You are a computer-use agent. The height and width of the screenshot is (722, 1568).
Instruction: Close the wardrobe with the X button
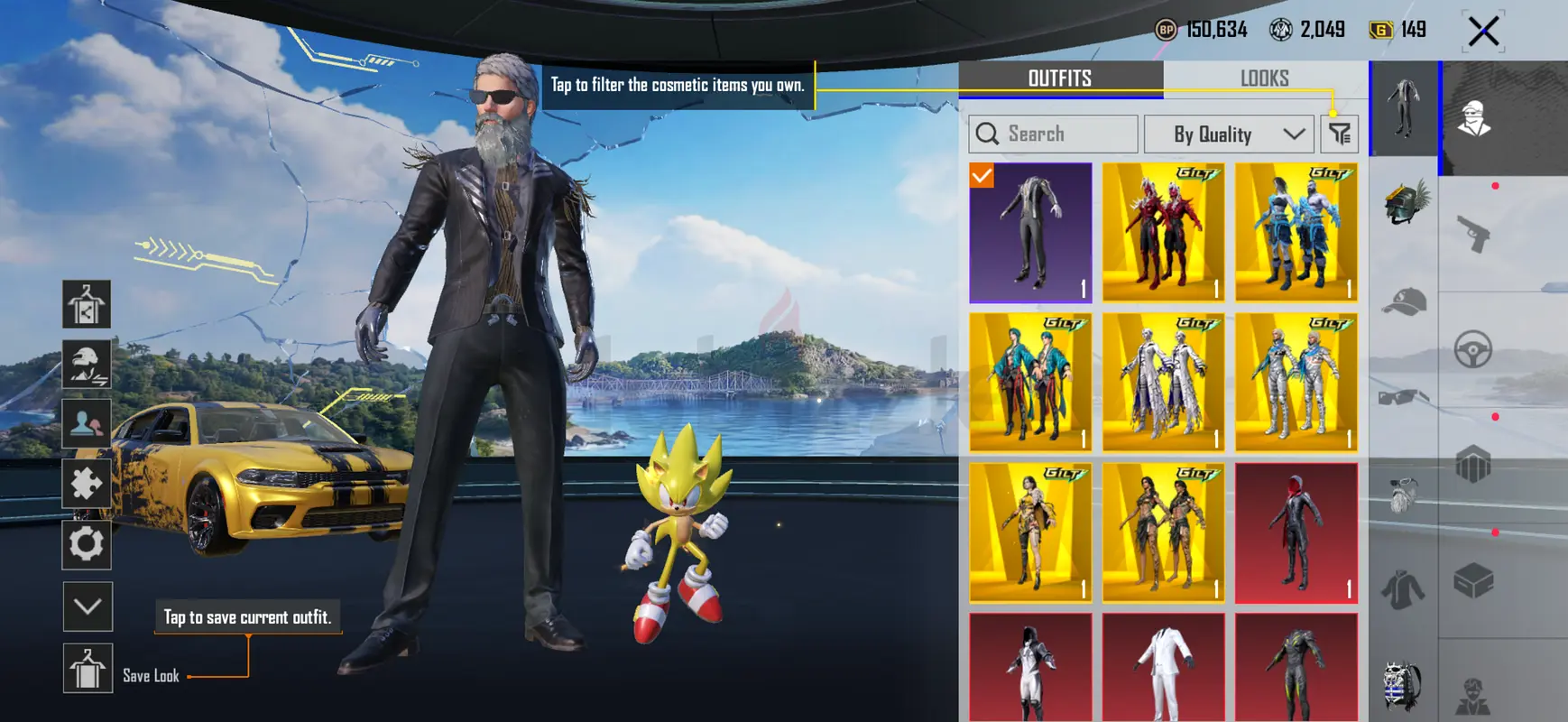point(1483,32)
